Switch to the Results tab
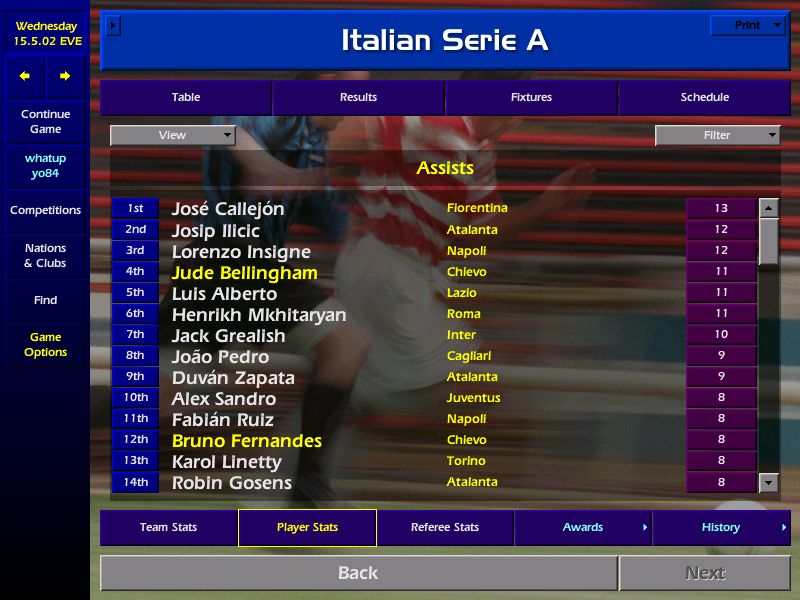The height and width of the screenshot is (600, 800). pyautogui.click(x=358, y=97)
